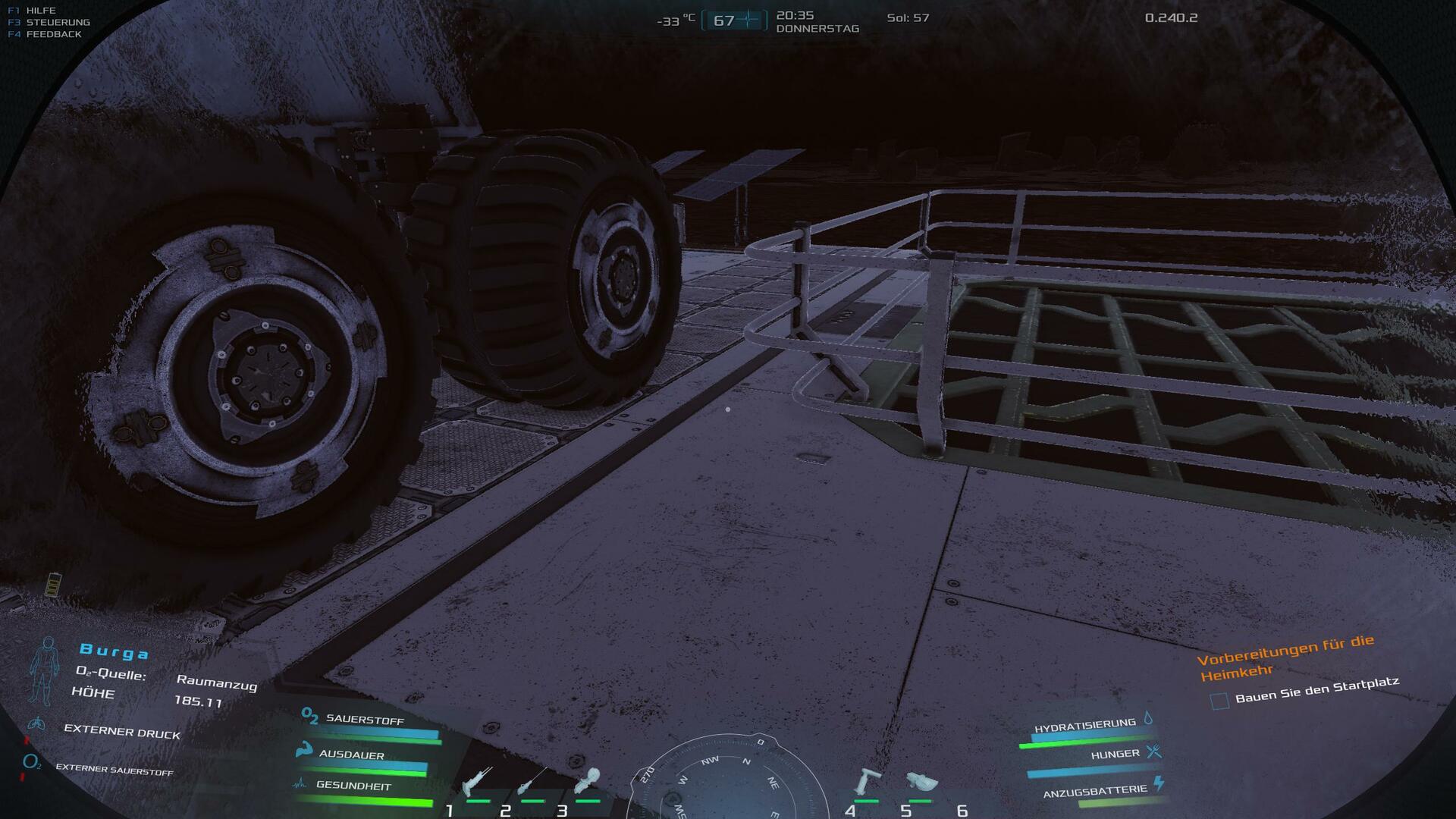
Task: Select the two-pronged tool in hotbar slot 1
Action: tap(478, 781)
